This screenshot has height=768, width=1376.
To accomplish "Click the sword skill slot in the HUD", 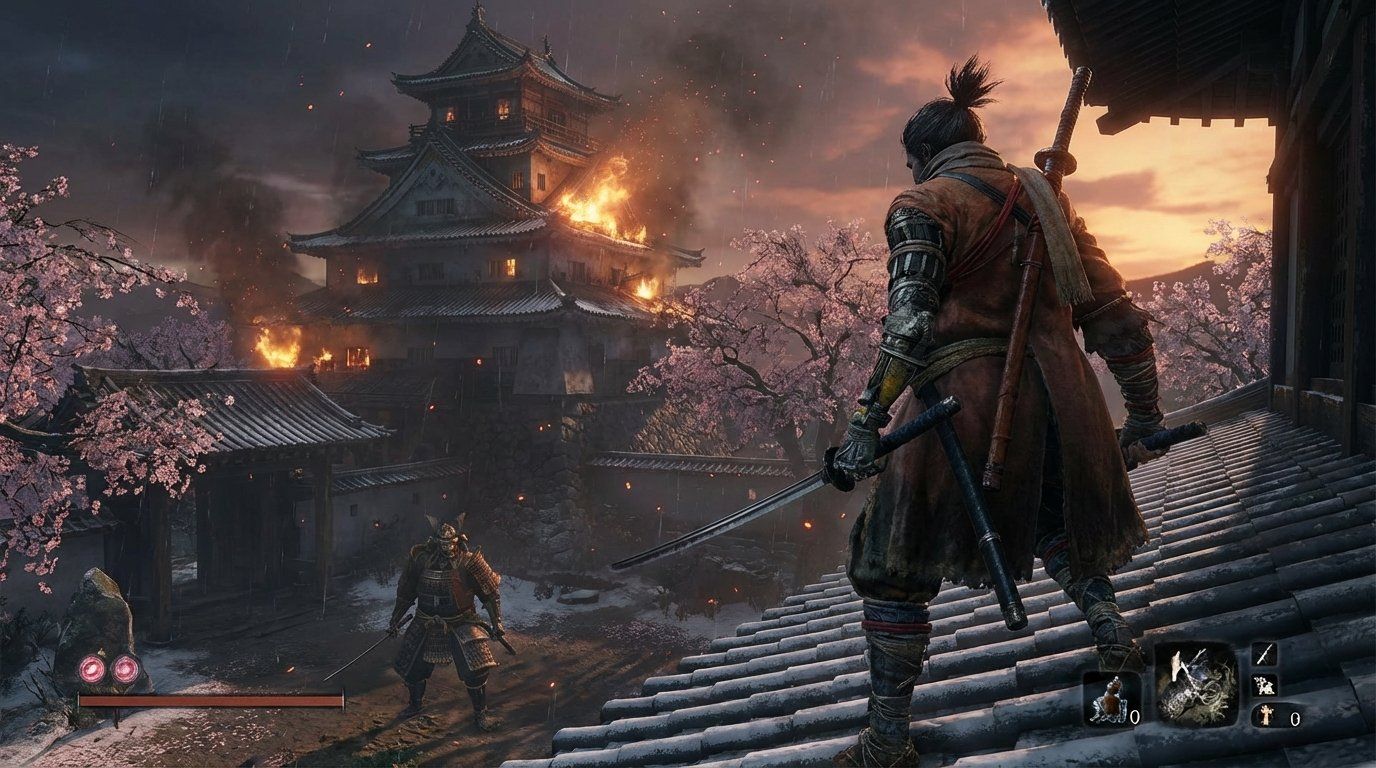I will coord(1263,655).
